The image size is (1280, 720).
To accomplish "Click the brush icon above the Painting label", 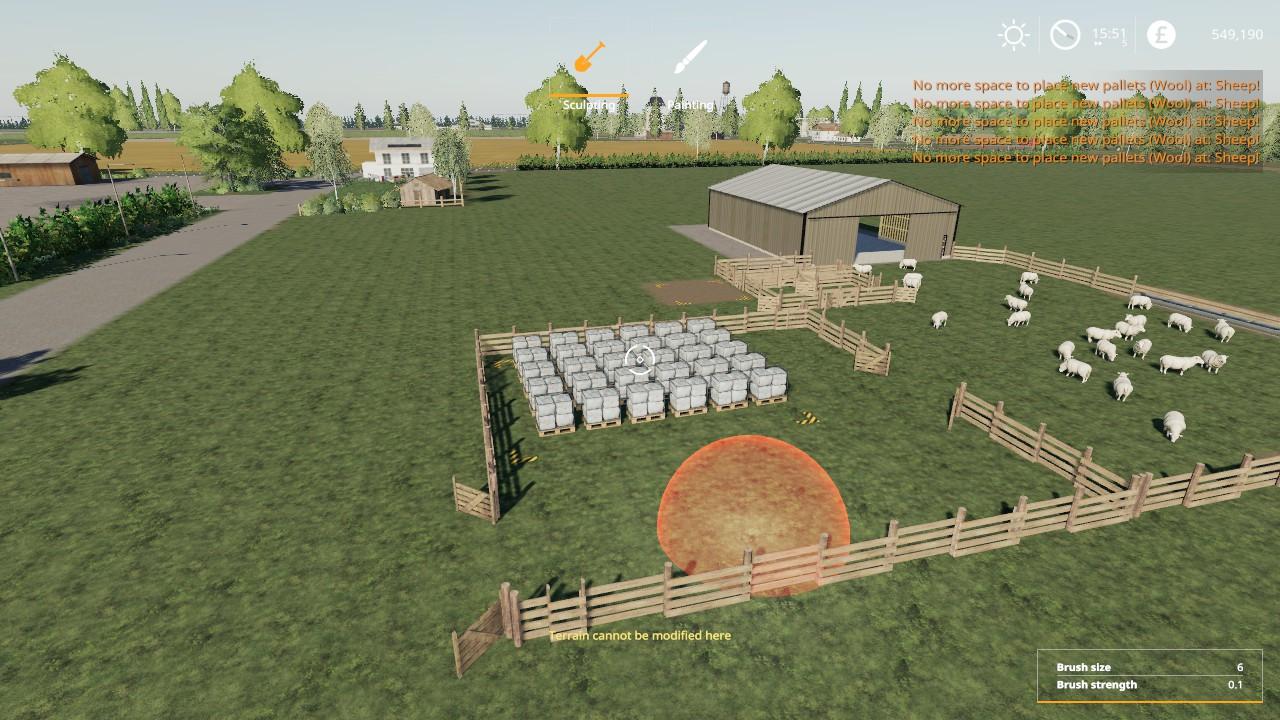I will pos(689,55).
